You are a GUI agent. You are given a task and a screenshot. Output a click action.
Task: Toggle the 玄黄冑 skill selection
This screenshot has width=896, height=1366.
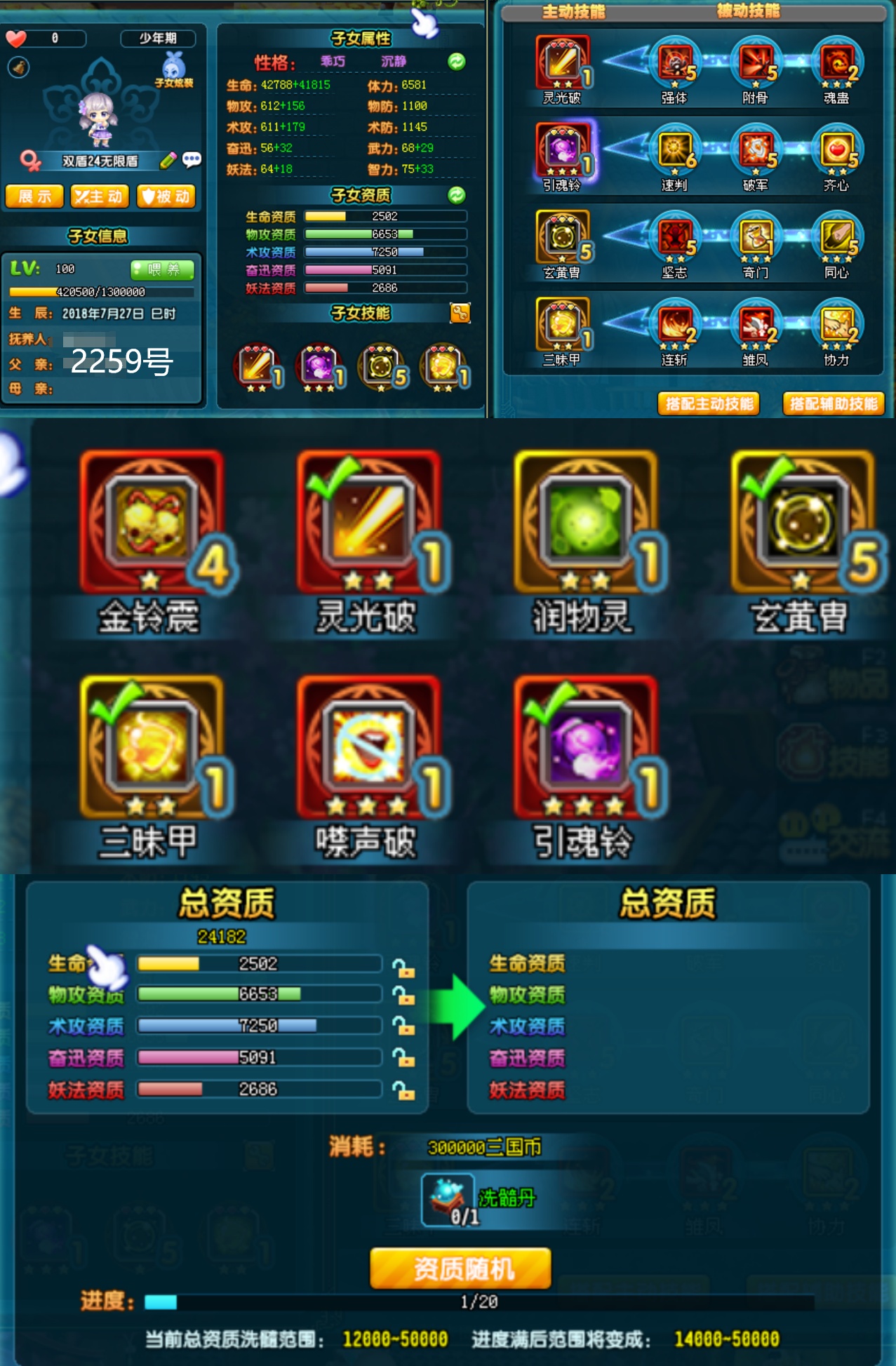coord(801,521)
